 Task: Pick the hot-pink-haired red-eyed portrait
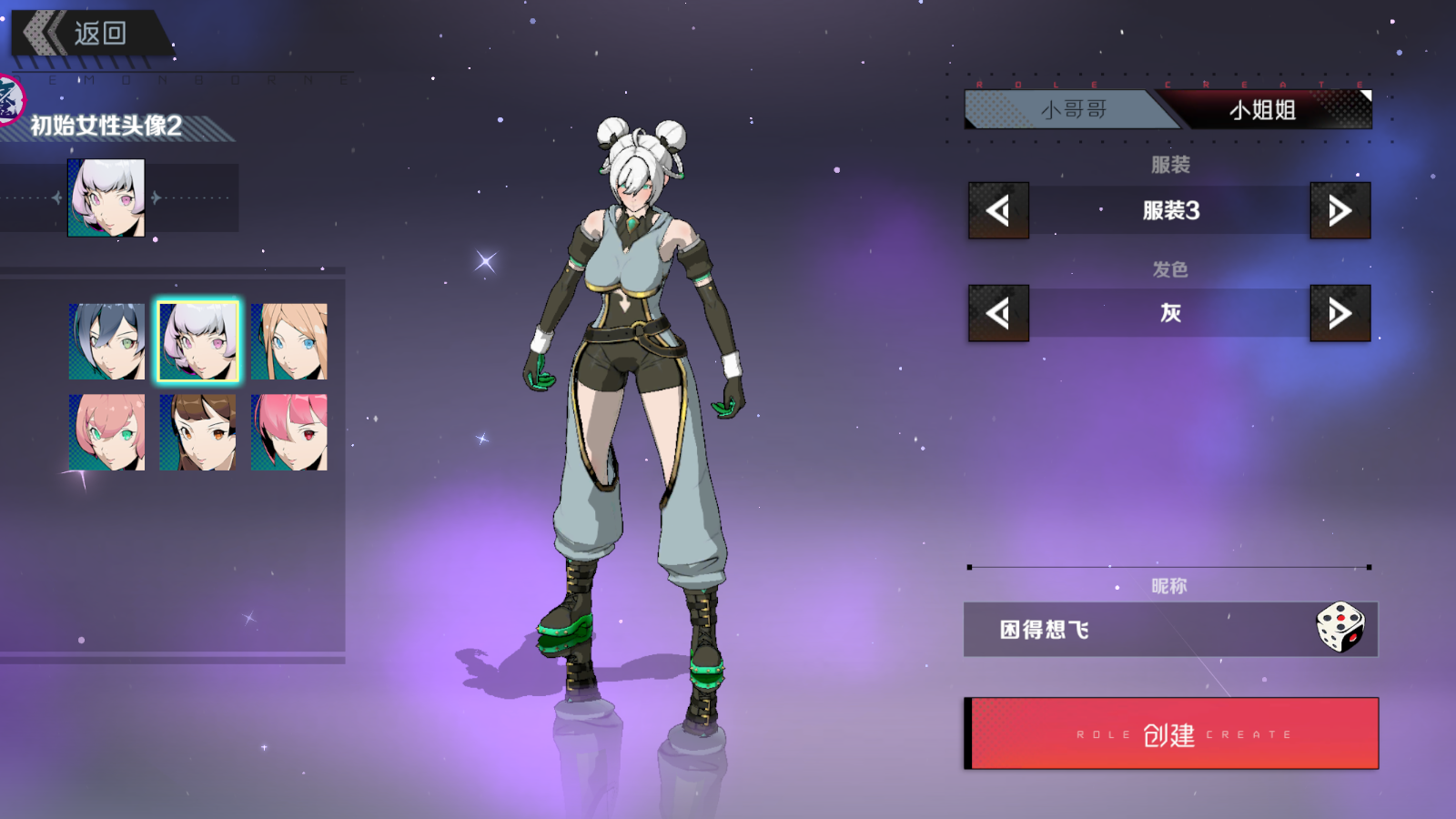tap(288, 432)
